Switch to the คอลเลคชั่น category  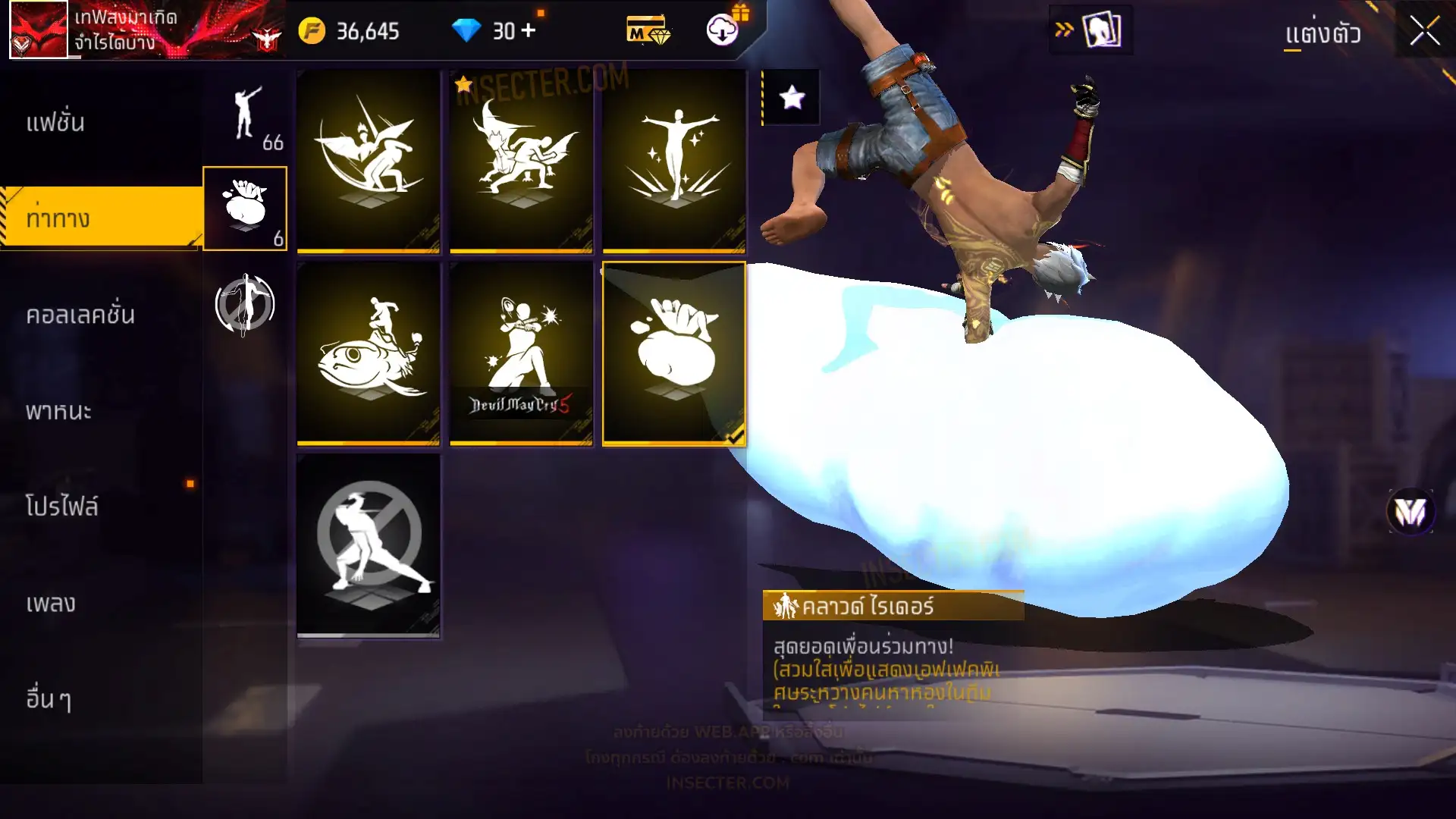[x=80, y=315]
